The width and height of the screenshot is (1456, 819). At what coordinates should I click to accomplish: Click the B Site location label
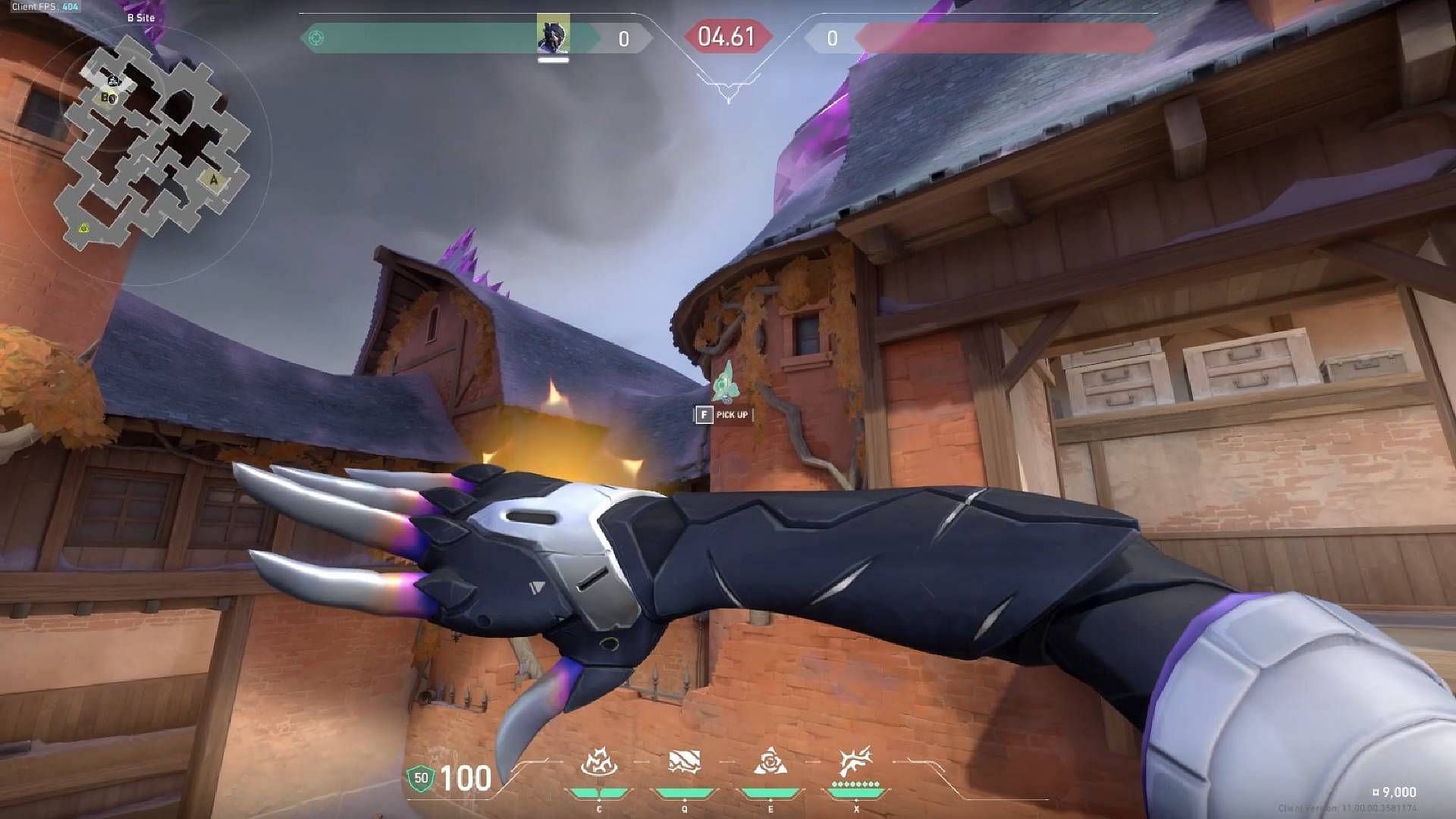pos(142,16)
